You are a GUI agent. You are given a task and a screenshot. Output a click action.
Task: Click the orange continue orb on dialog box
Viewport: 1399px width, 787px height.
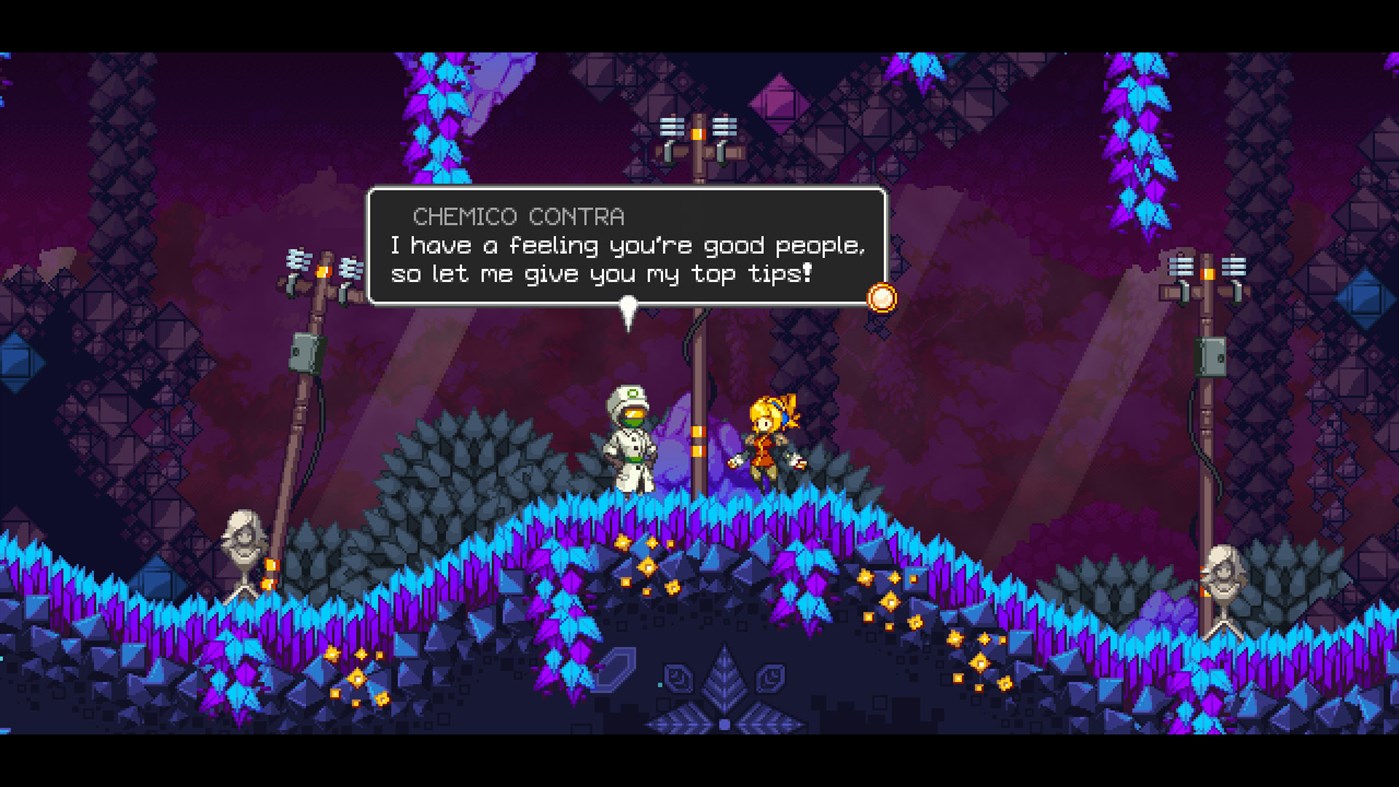pos(880,298)
